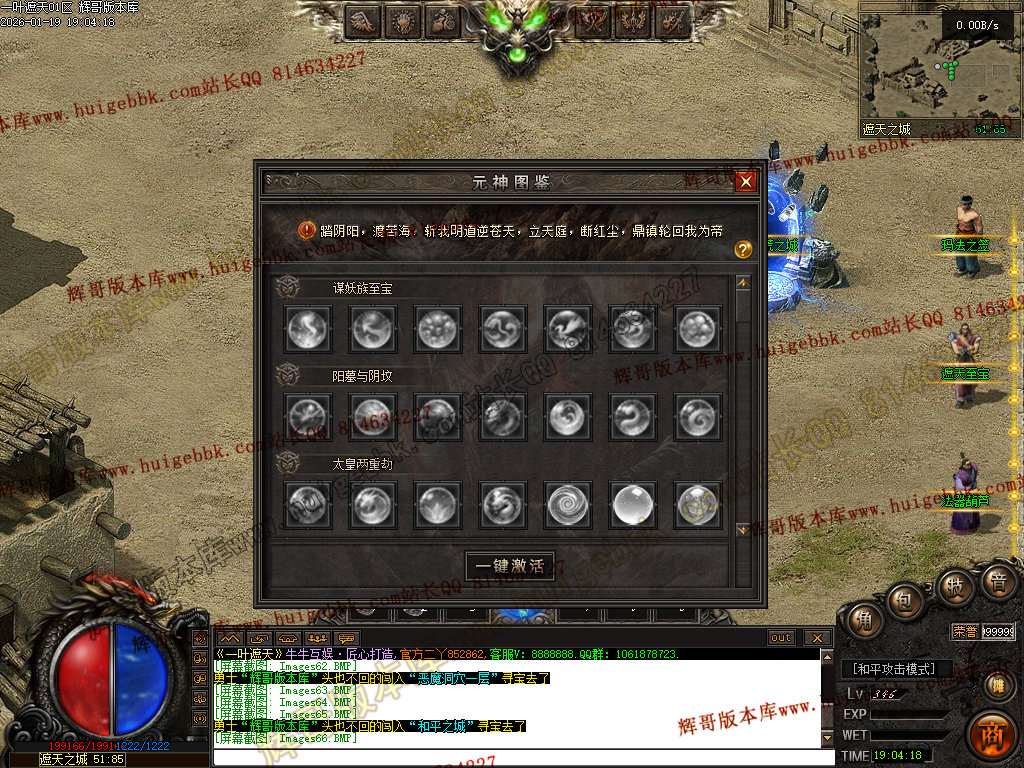Image resolution: width=1024 pixels, height=768 pixels.
Task: Close the chat panel with X
Action: click(817, 638)
